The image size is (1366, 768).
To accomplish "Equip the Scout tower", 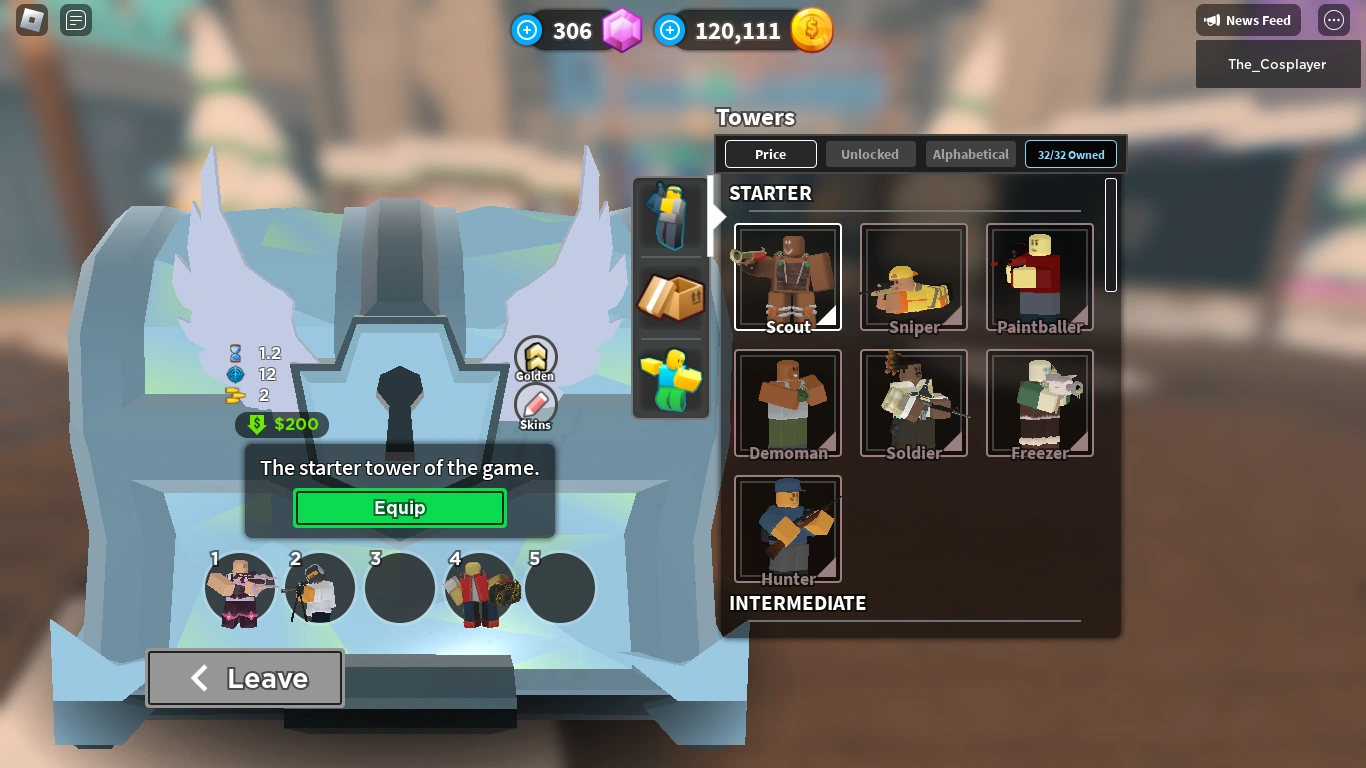I will [399, 507].
